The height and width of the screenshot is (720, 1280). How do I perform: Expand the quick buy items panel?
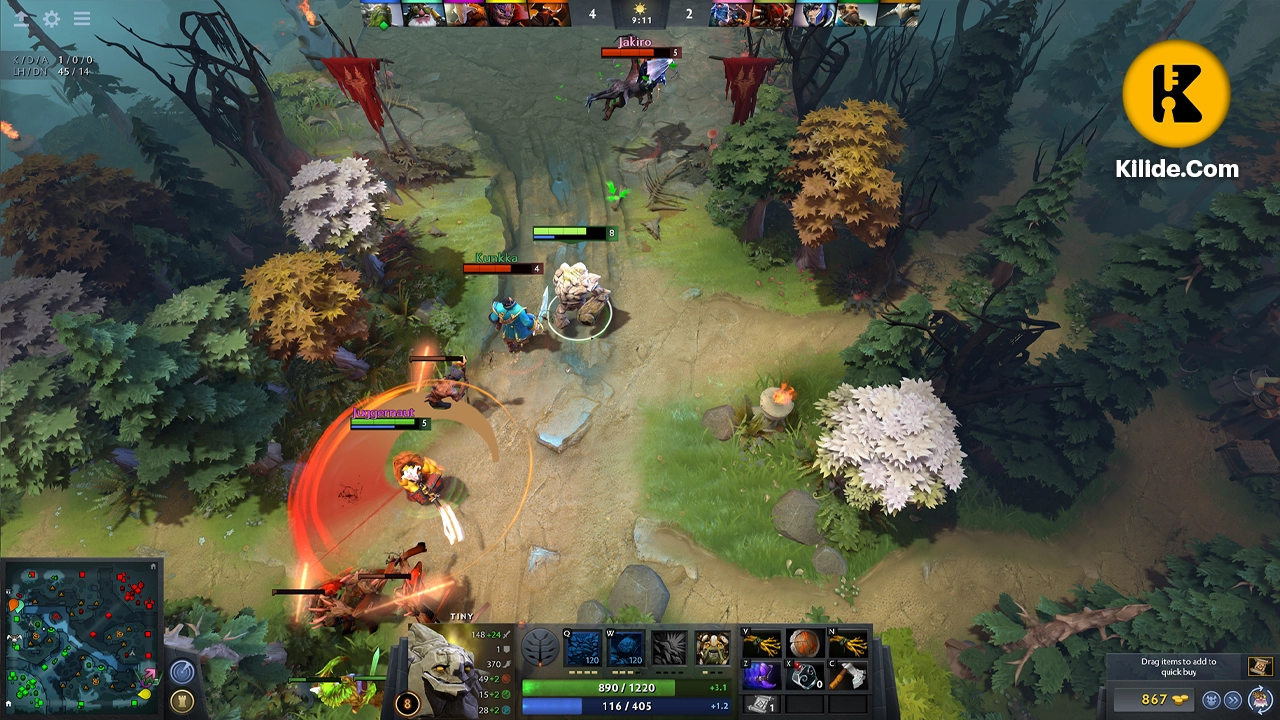[x=1212, y=700]
